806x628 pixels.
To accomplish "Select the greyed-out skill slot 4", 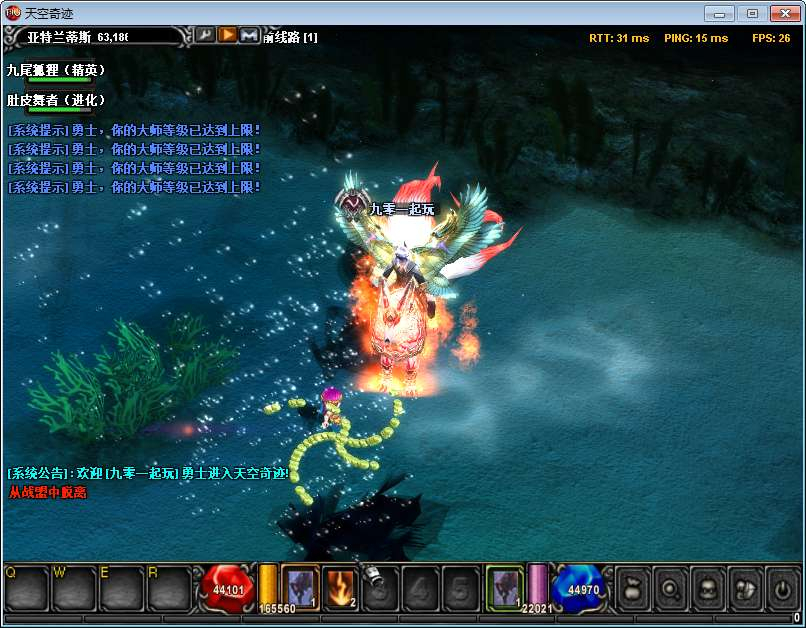I will (x=422, y=588).
